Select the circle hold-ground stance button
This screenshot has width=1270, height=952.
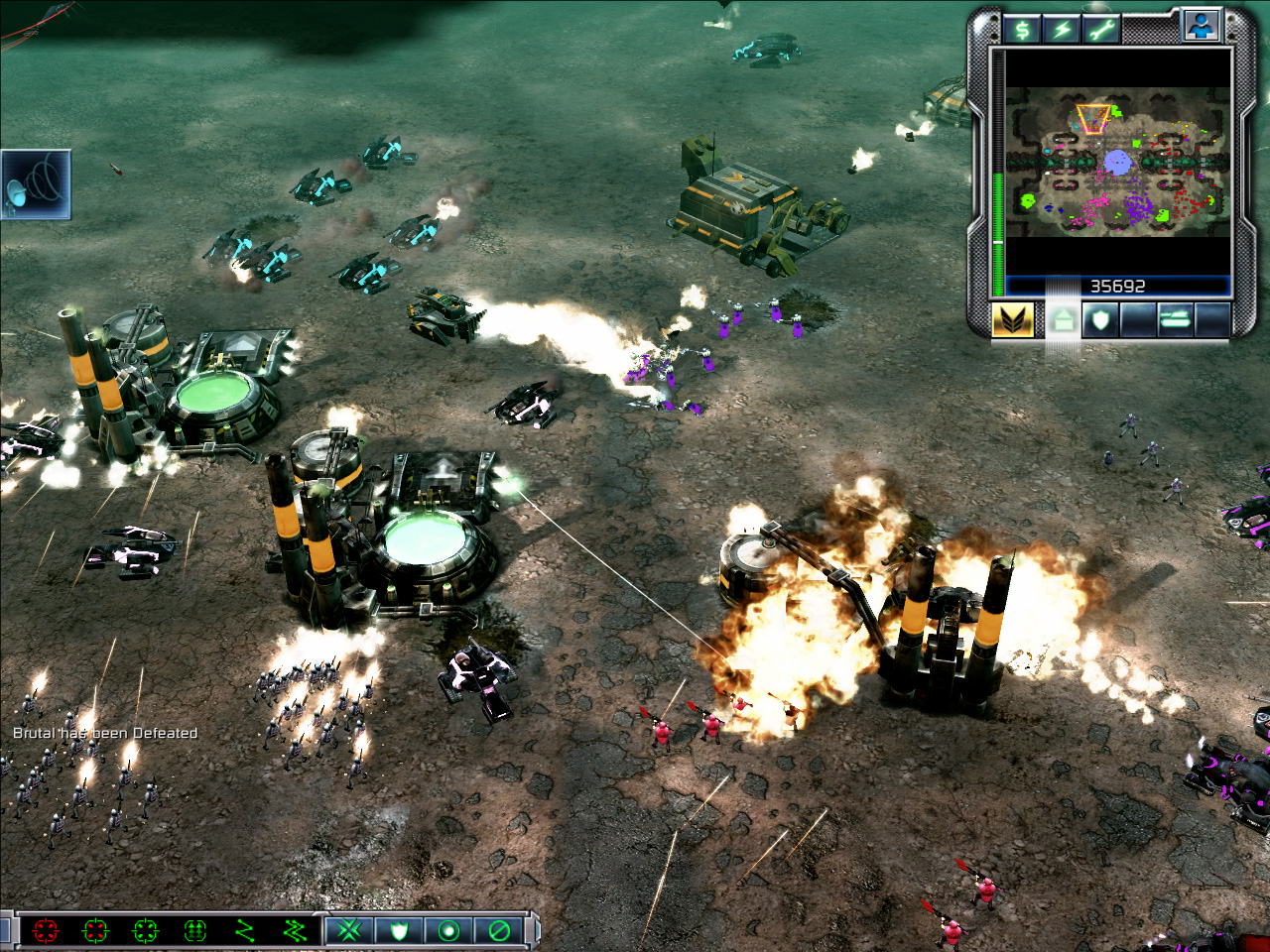[448, 930]
